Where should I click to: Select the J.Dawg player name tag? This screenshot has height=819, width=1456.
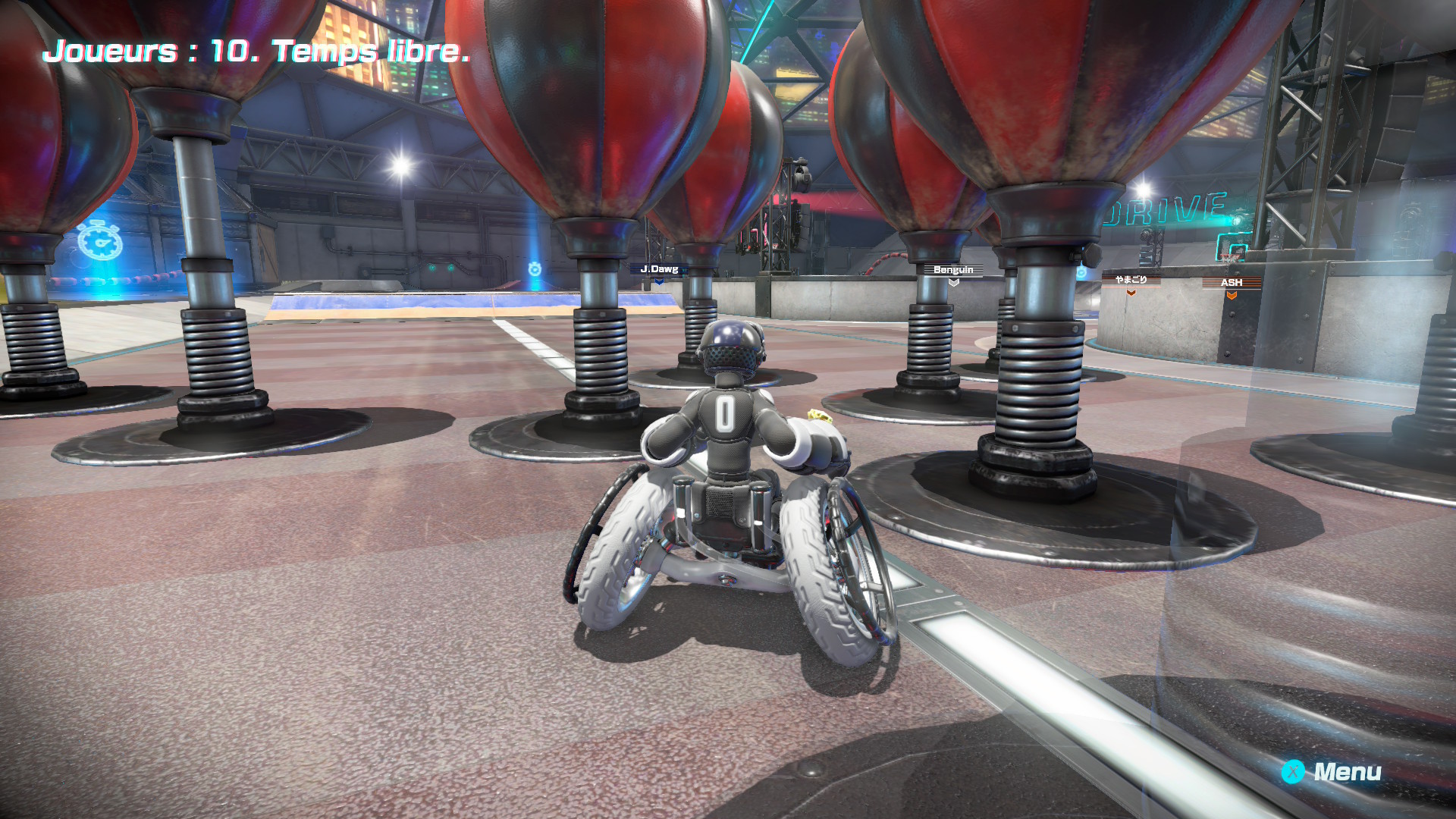click(659, 269)
